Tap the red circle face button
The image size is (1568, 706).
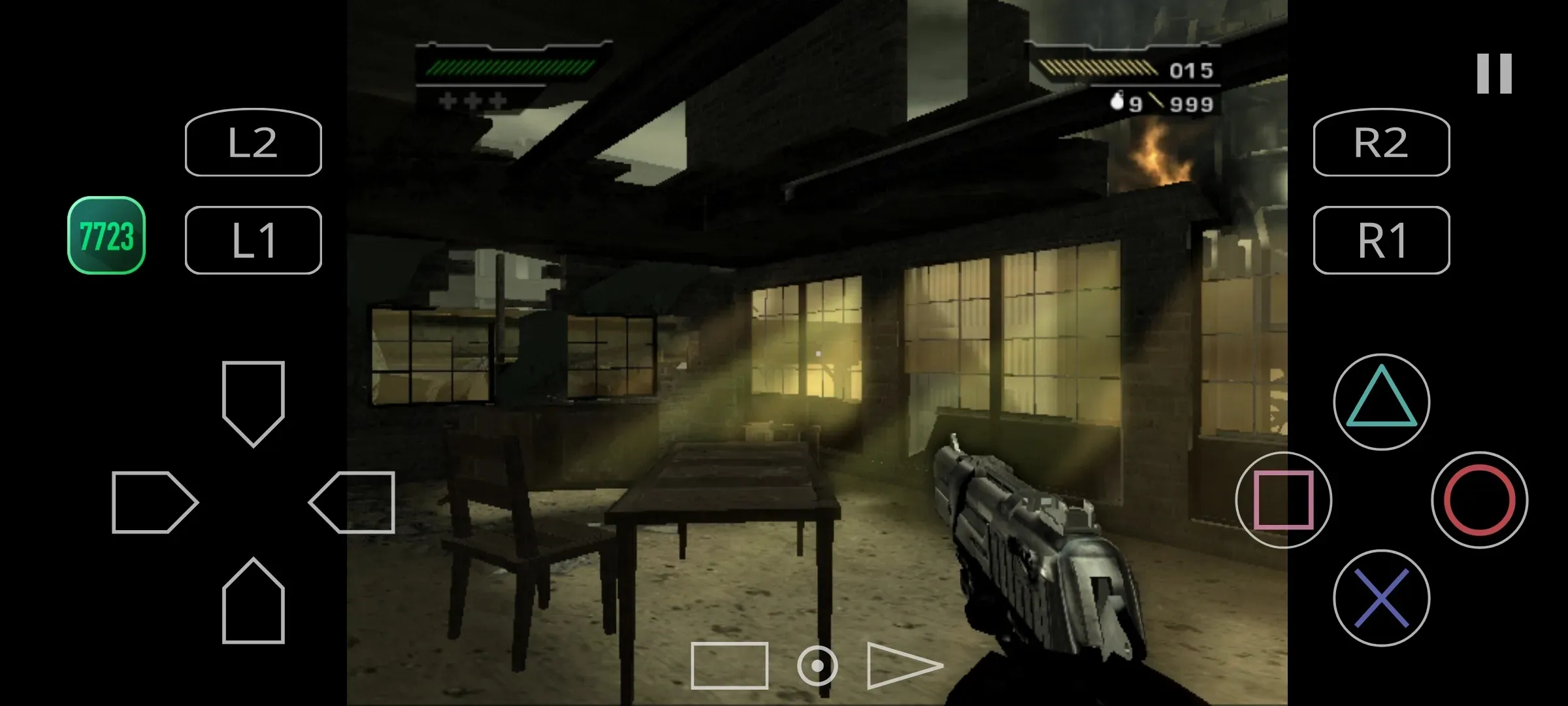pyautogui.click(x=1479, y=500)
